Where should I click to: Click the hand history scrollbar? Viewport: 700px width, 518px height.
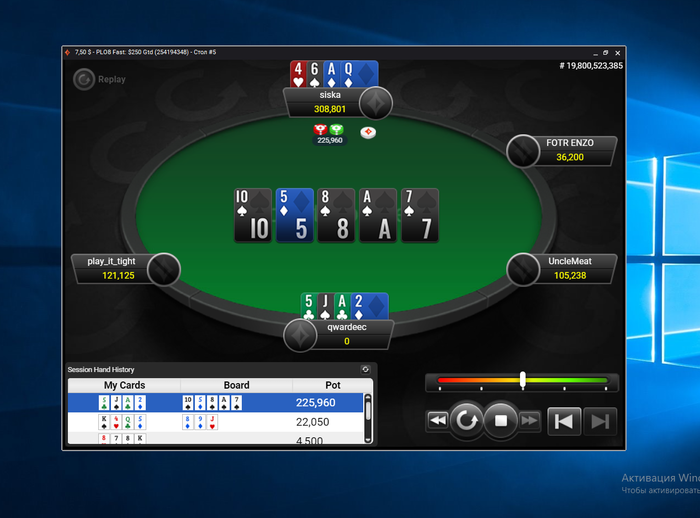click(368, 410)
